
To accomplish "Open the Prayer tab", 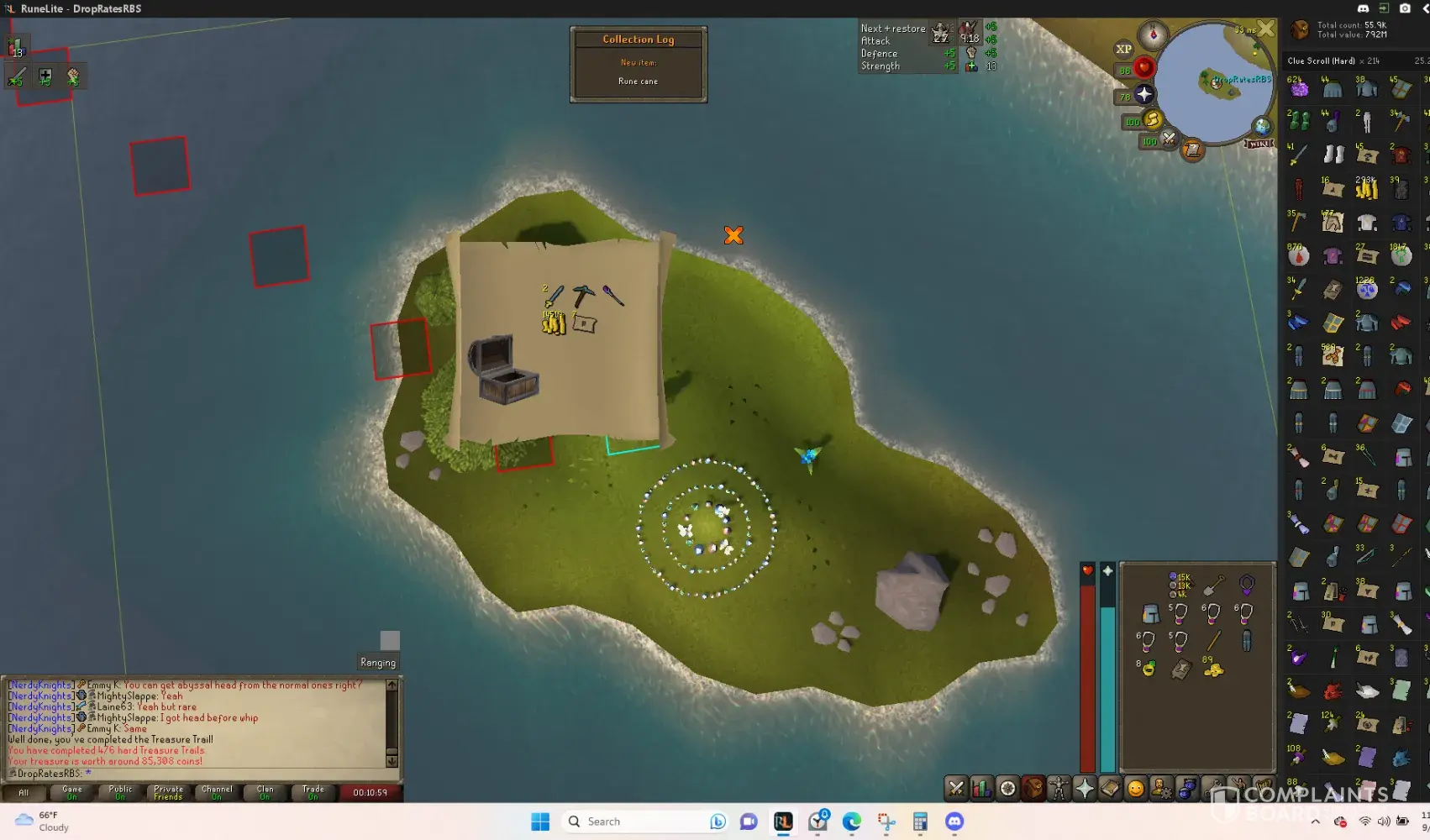I will point(1085,789).
